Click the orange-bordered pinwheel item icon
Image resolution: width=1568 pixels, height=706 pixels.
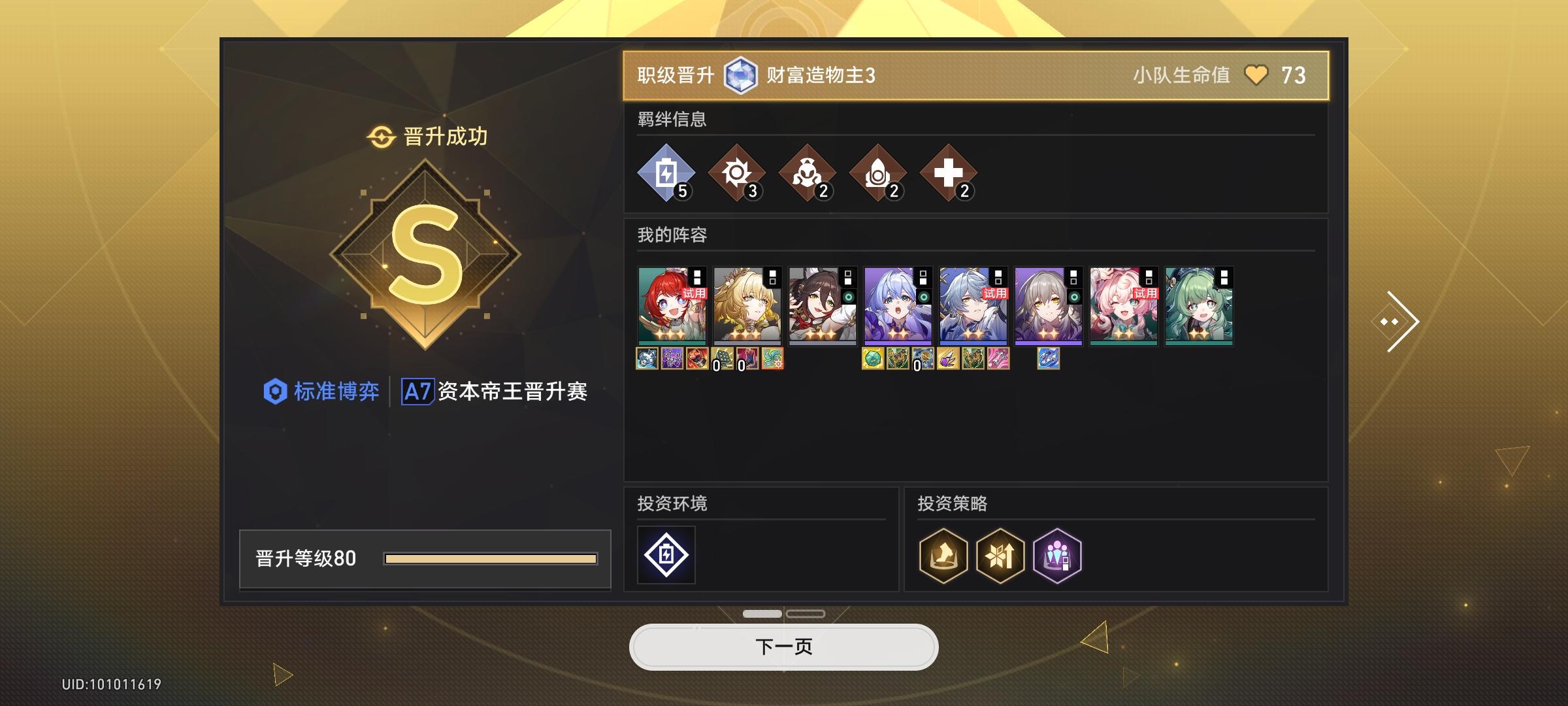pos(772,360)
